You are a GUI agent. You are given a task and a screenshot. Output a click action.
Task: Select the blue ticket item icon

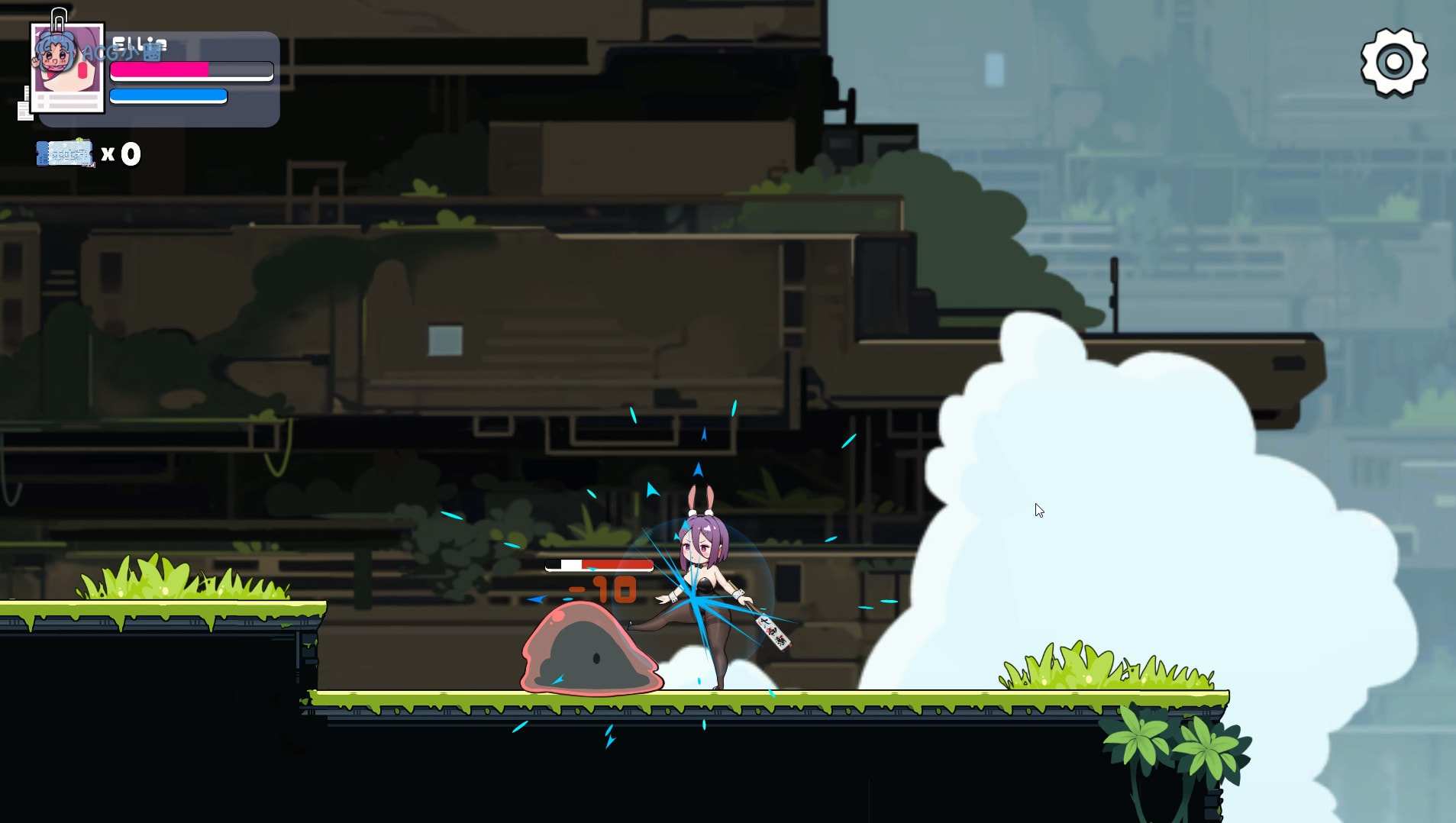(x=65, y=154)
